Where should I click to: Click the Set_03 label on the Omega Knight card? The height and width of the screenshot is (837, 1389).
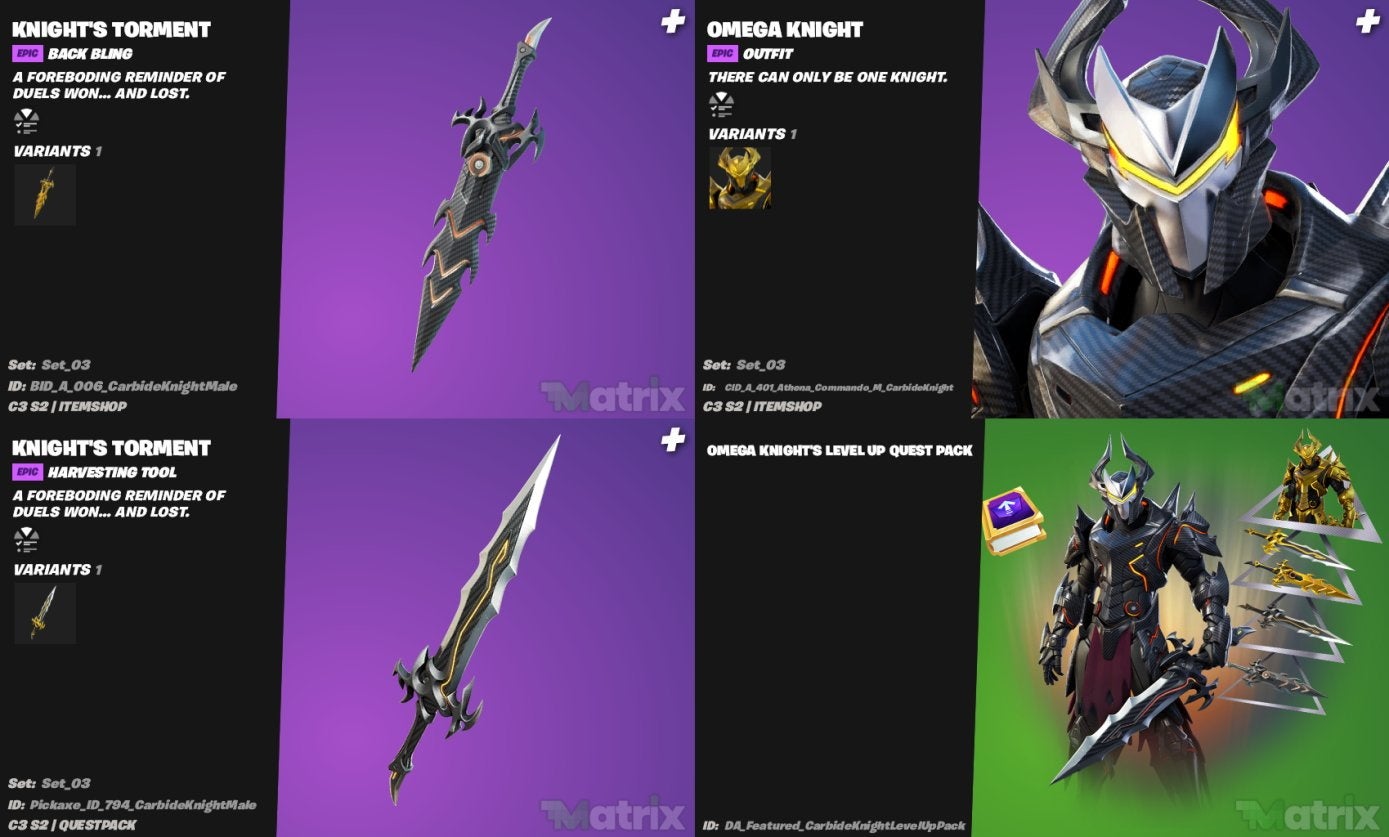point(762,365)
